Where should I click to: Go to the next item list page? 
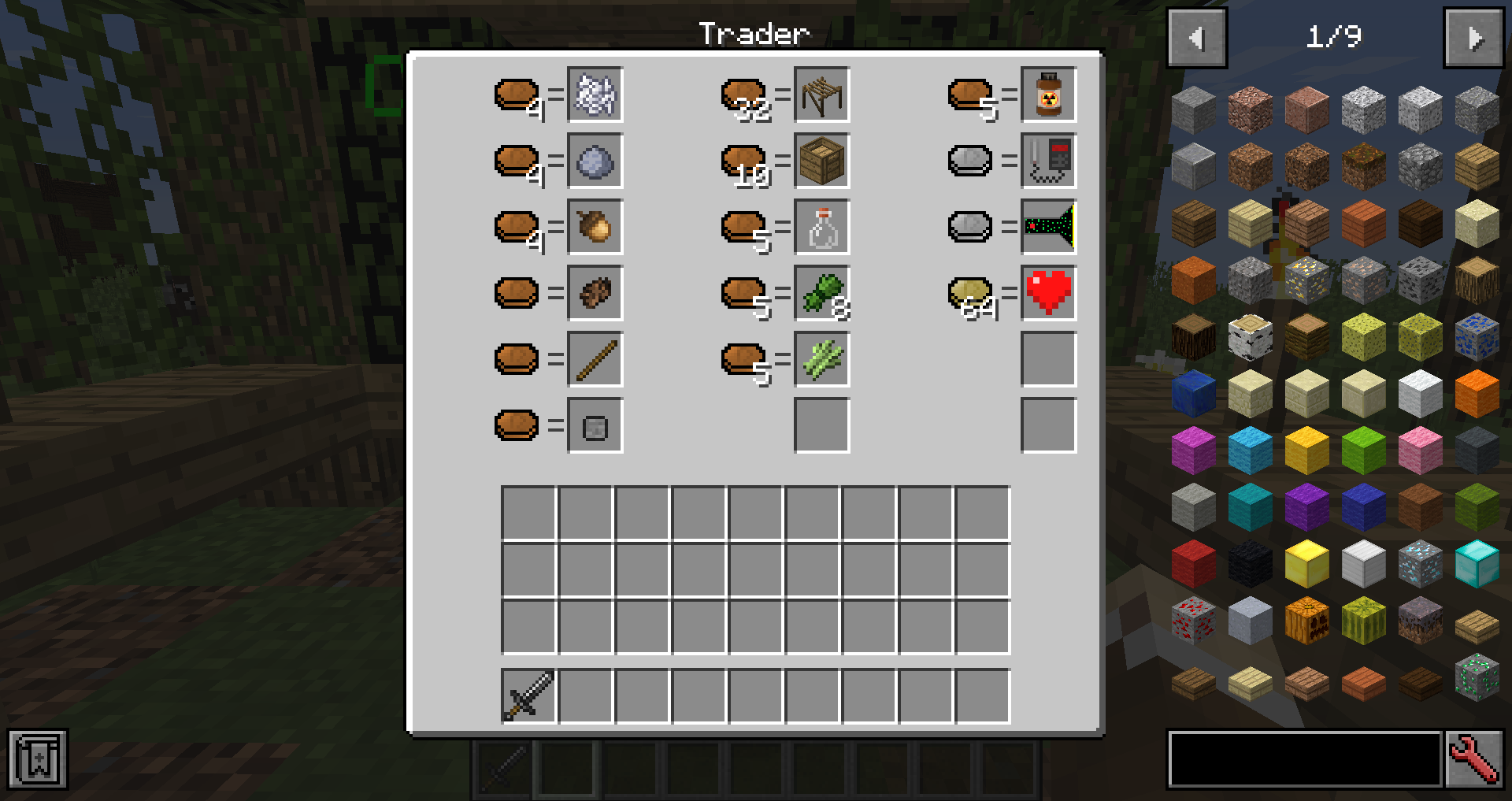1473,38
